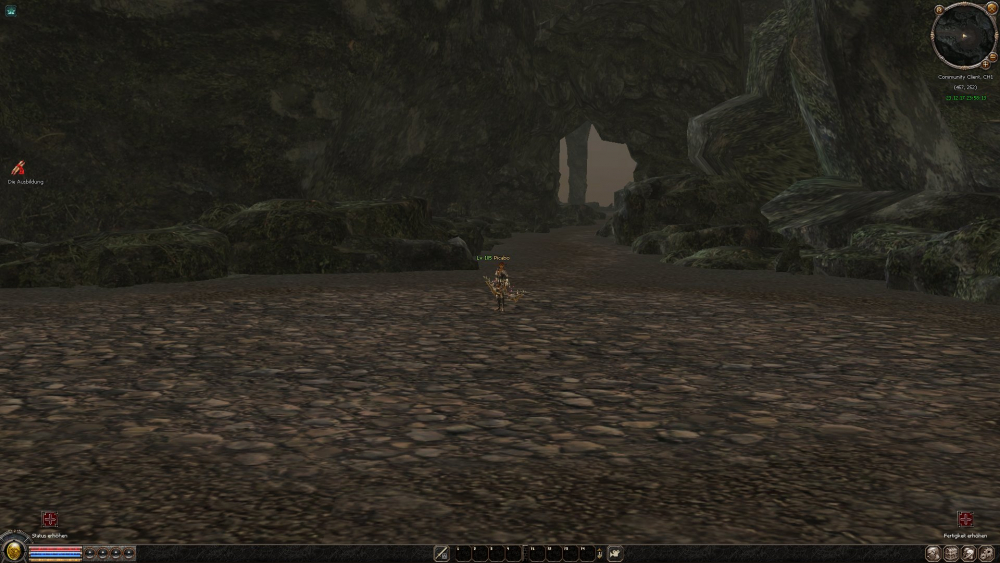This screenshot has height=563, width=1000.
Task: Click the Status erhöhen button
Action: [x=49, y=519]
